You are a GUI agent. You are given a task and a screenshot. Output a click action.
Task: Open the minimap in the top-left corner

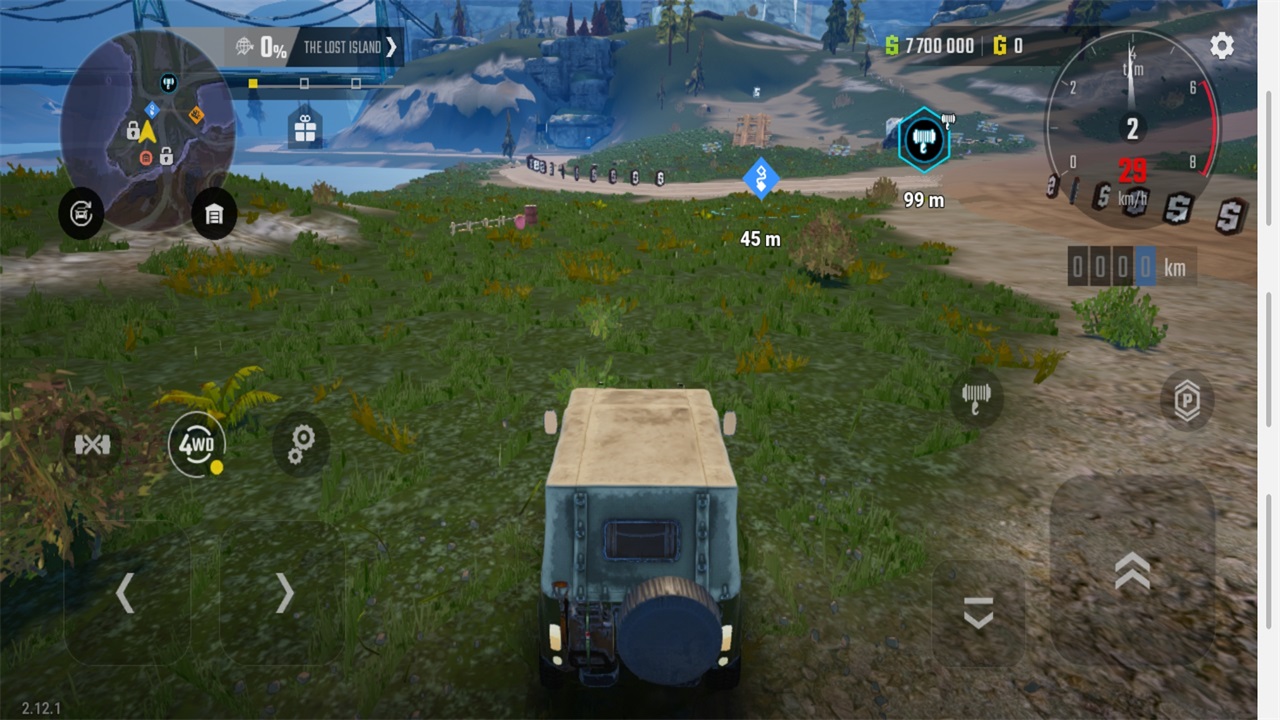[150, 130]
